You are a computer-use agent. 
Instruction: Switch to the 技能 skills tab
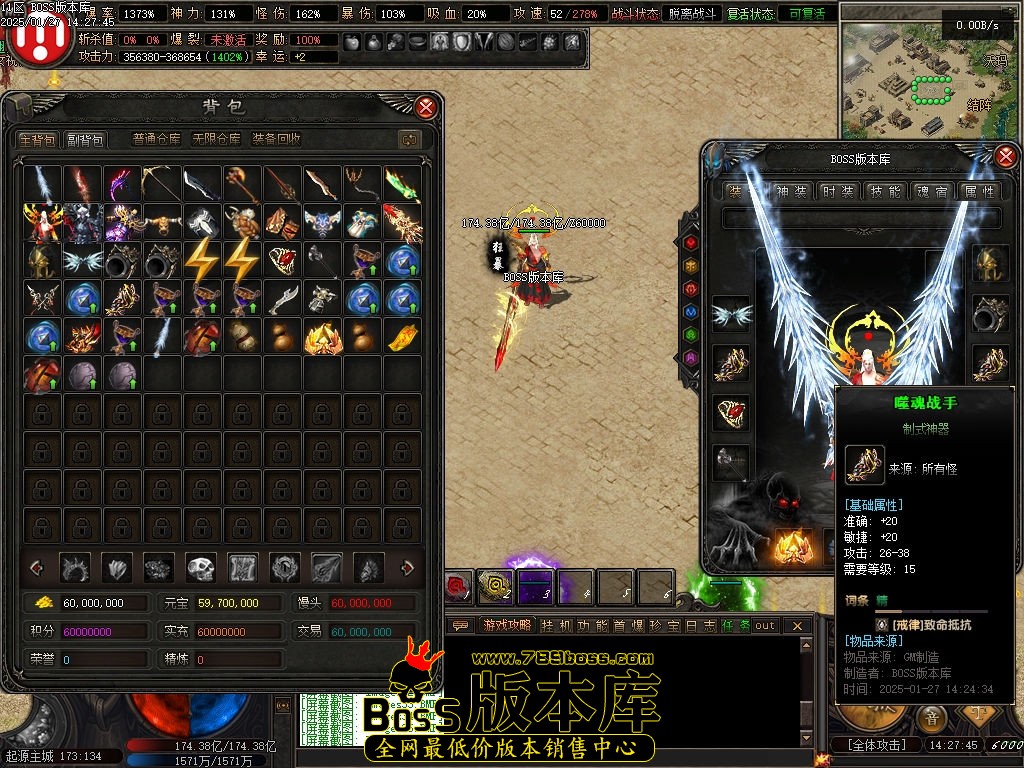(x=884, y=191)
